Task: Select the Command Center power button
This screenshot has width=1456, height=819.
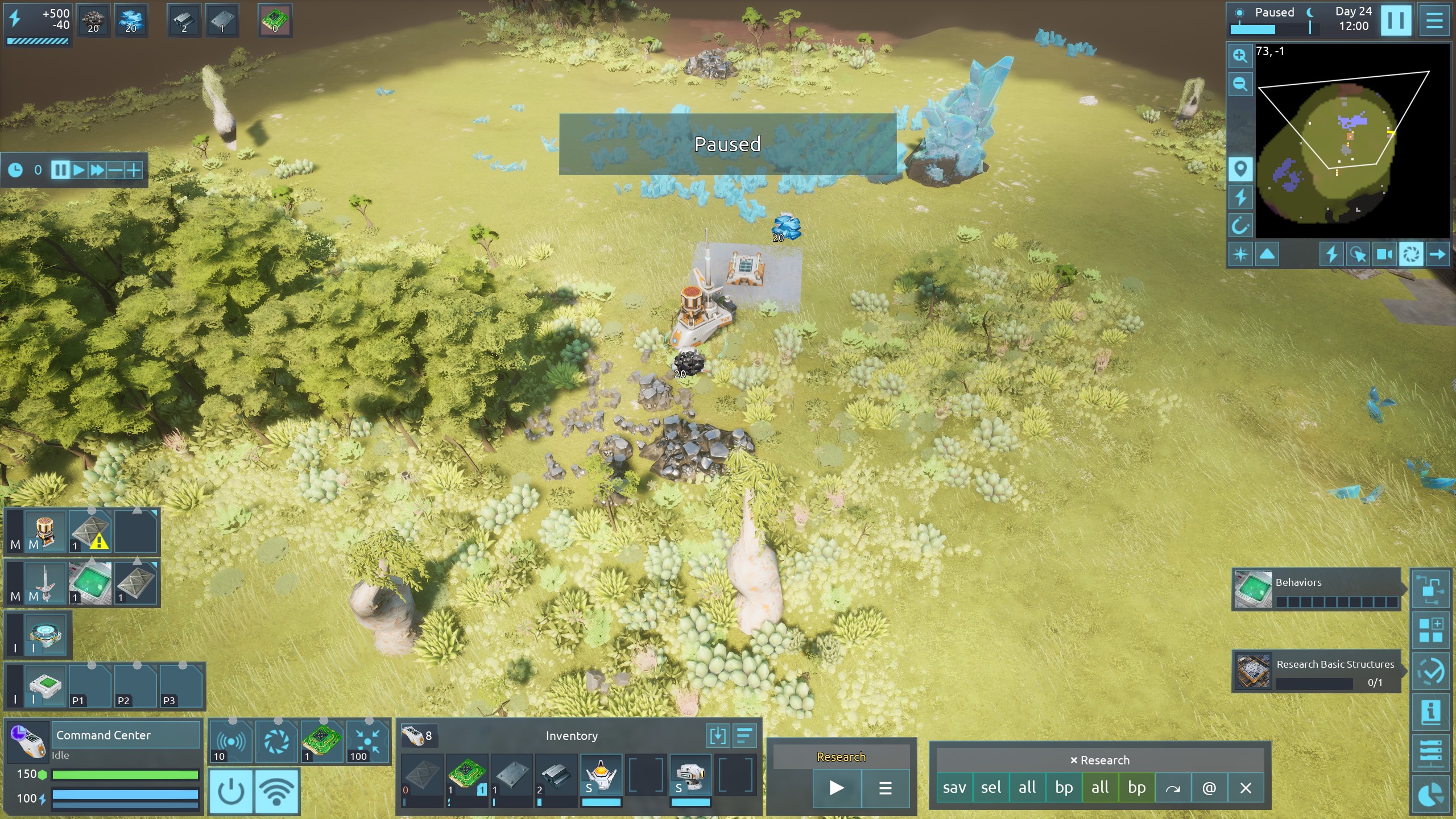Action: click(x=231, y=791)
